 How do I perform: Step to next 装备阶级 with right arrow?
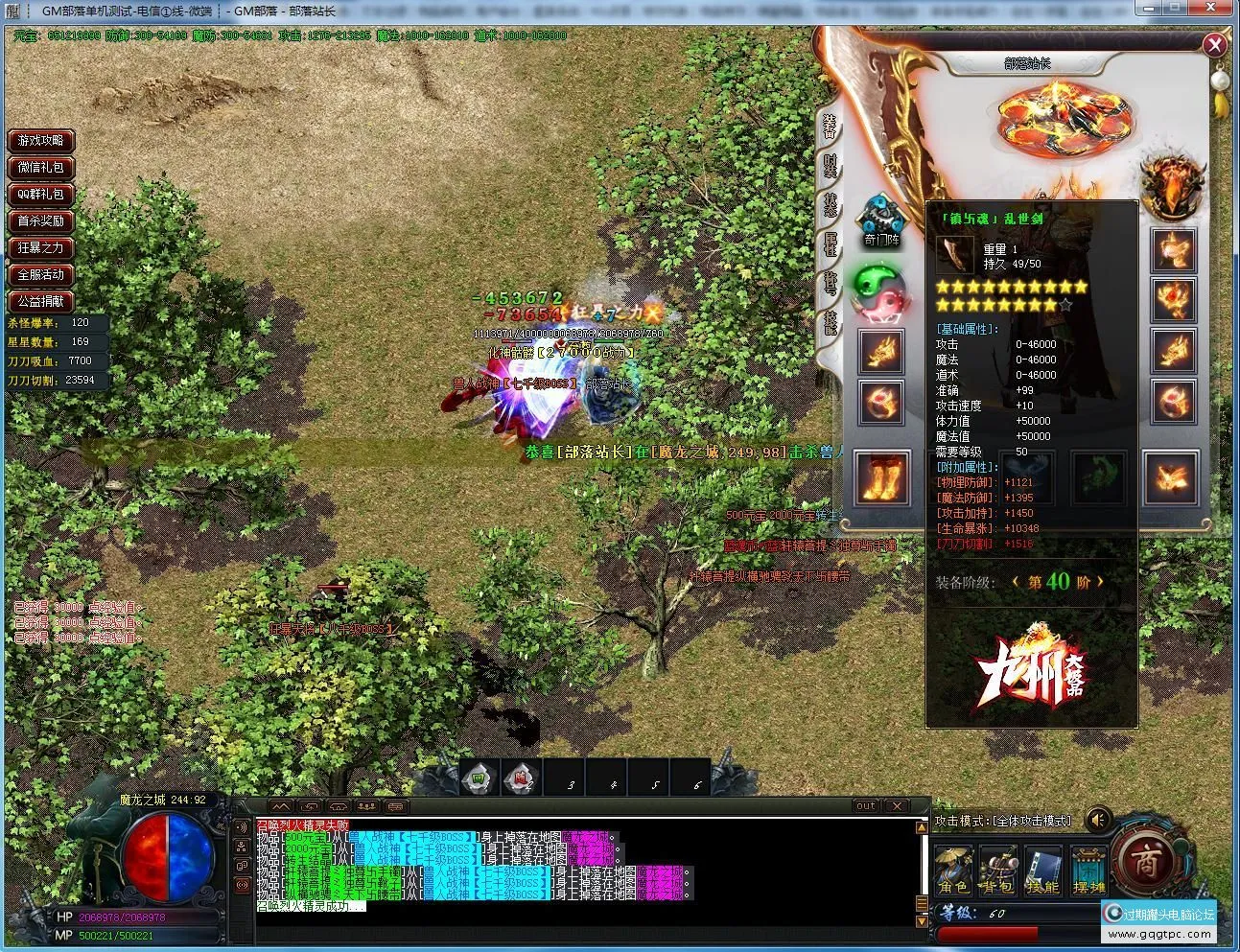coord(1100,581)
